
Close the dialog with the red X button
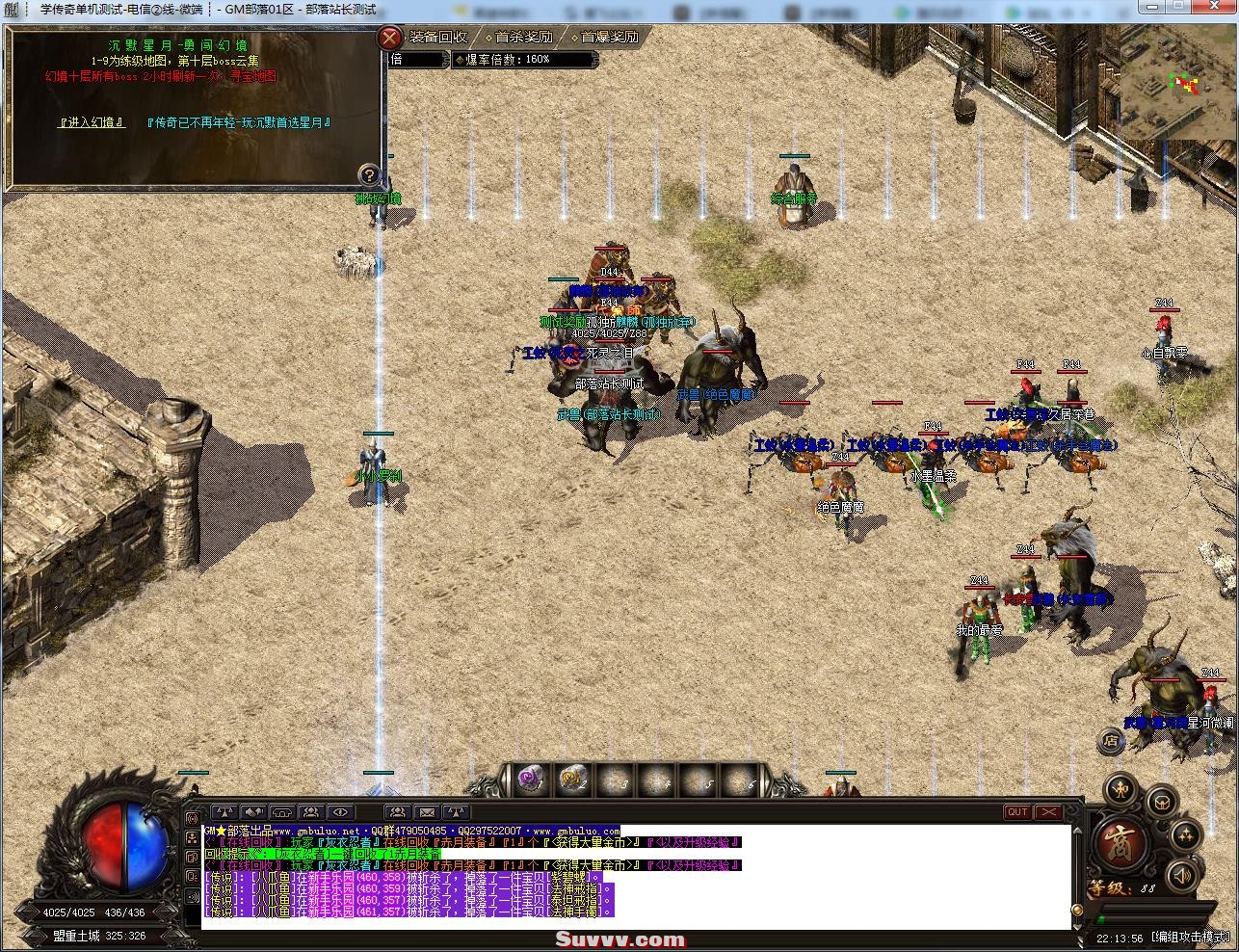[389, 39]
